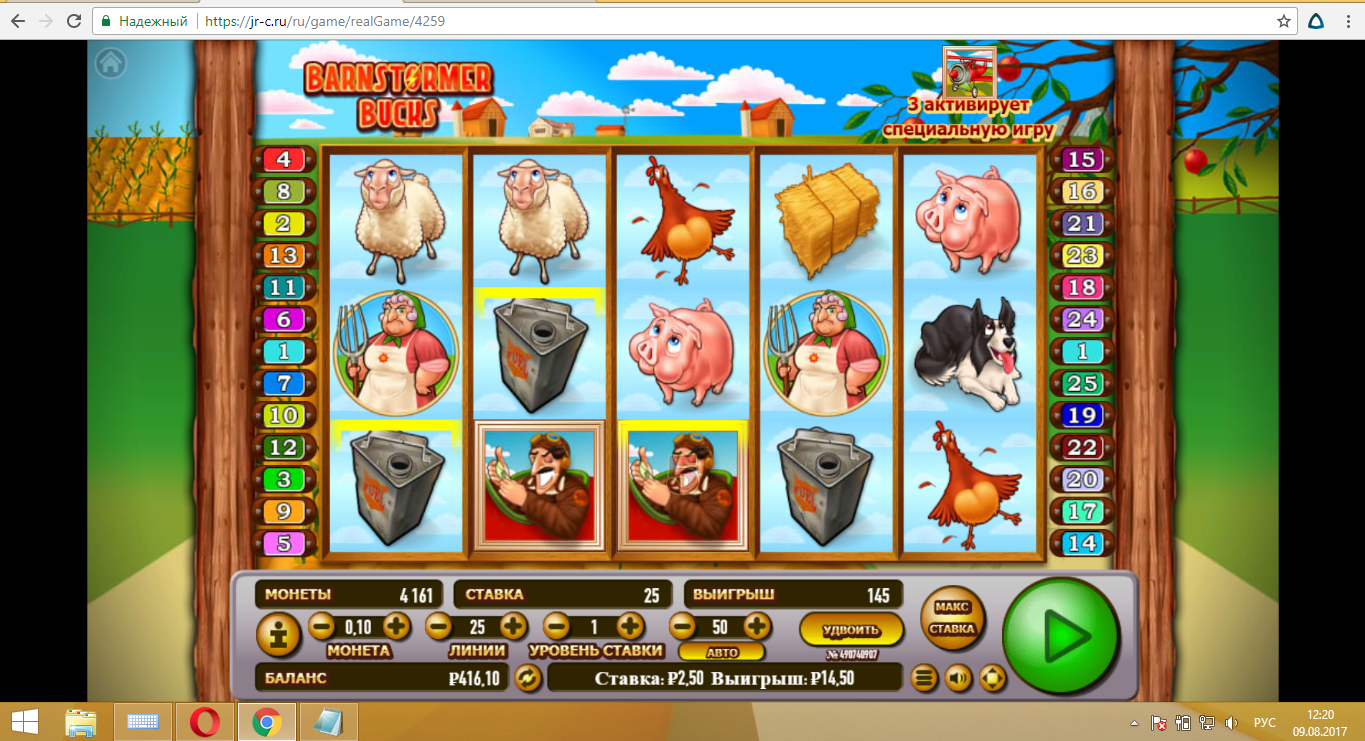Decrease the autoplay spin count below 50
Viewport: 1365px width, 741px height.
(x=682, y=627)
